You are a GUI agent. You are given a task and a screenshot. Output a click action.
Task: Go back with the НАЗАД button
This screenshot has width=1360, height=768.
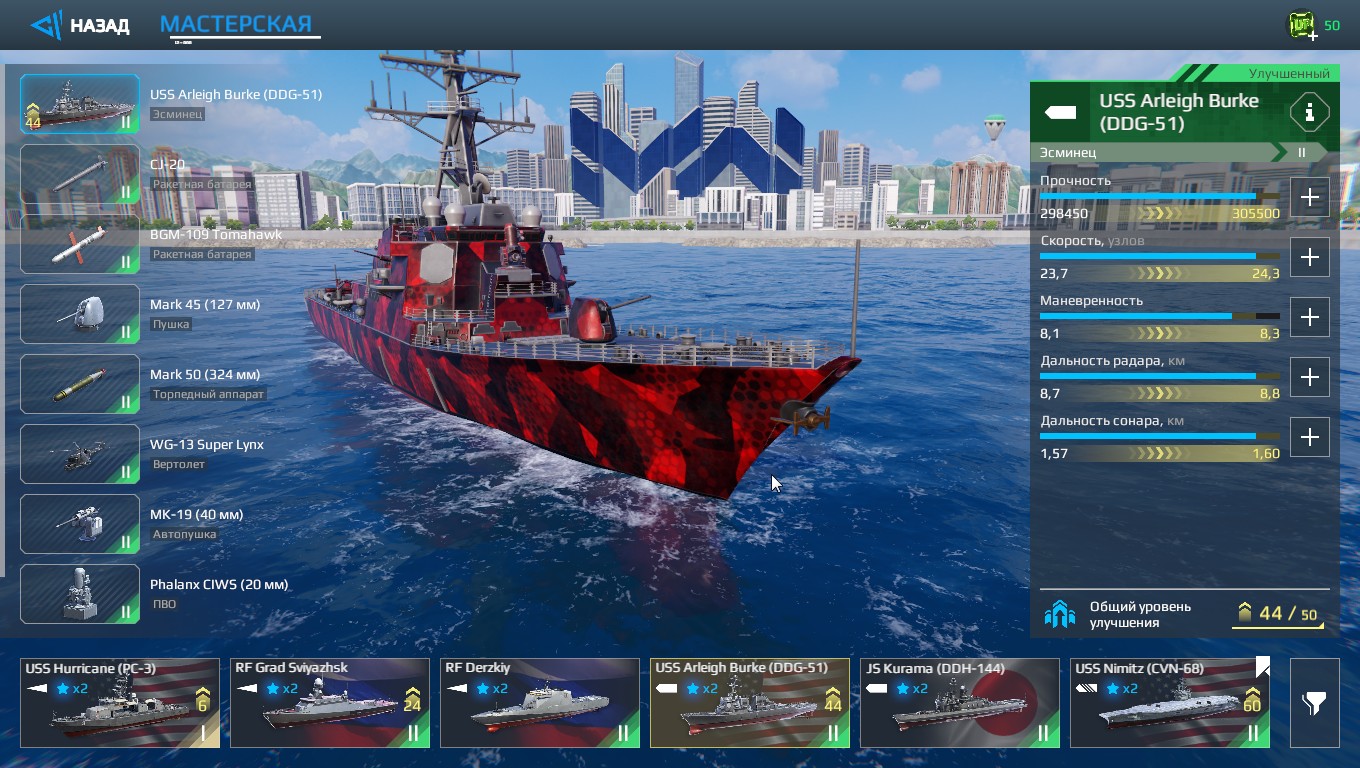(x=81, y=25)
